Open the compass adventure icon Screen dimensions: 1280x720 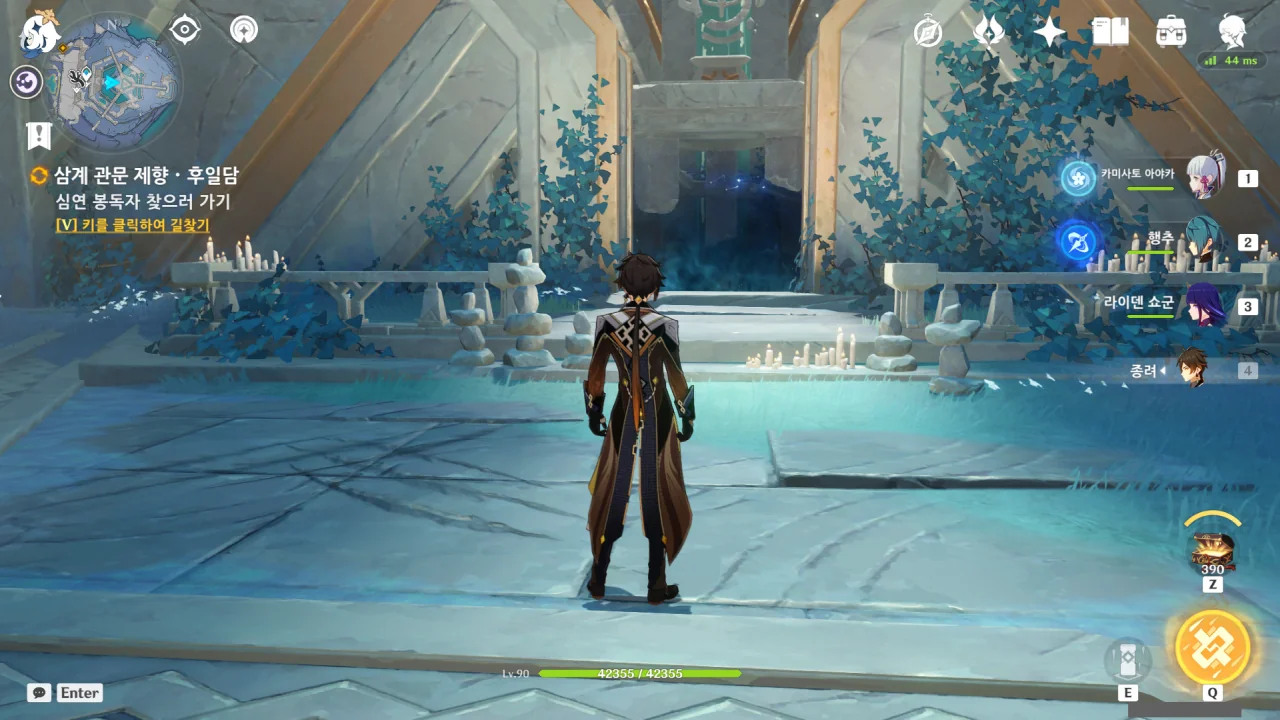click(x=928, y=32)
